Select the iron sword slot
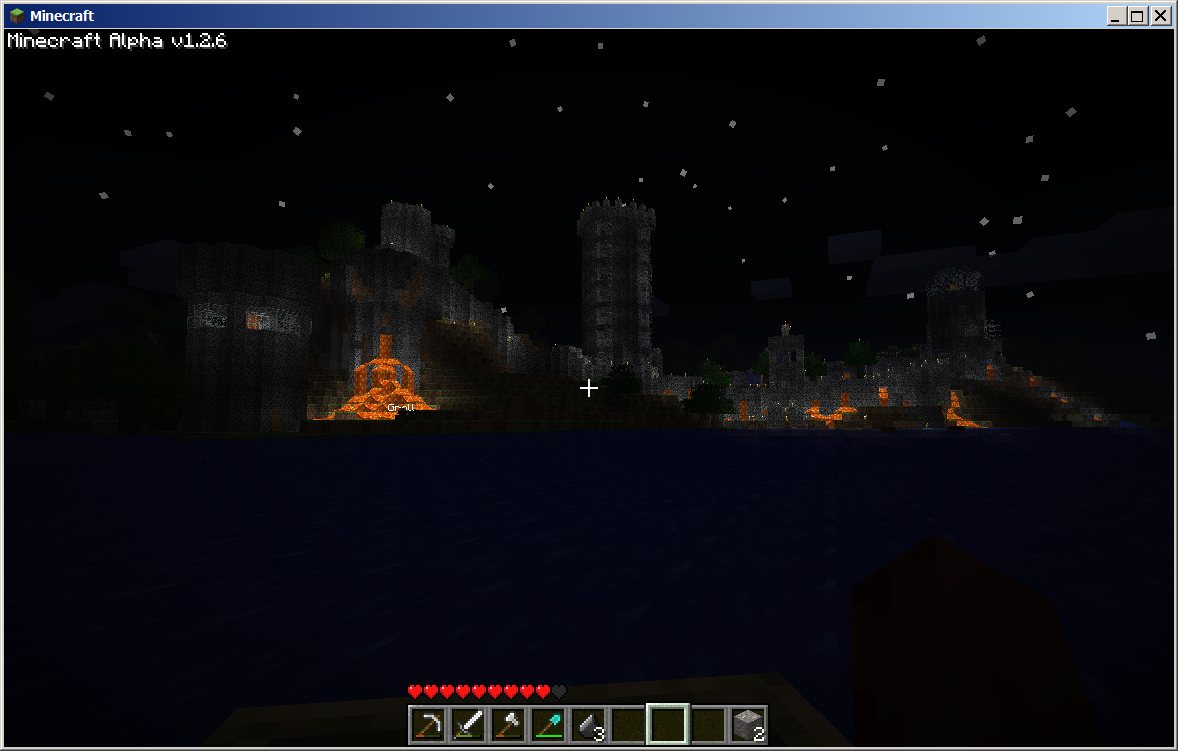The width and height of the screenshot is (1178, 751). (x=468, y=724)
